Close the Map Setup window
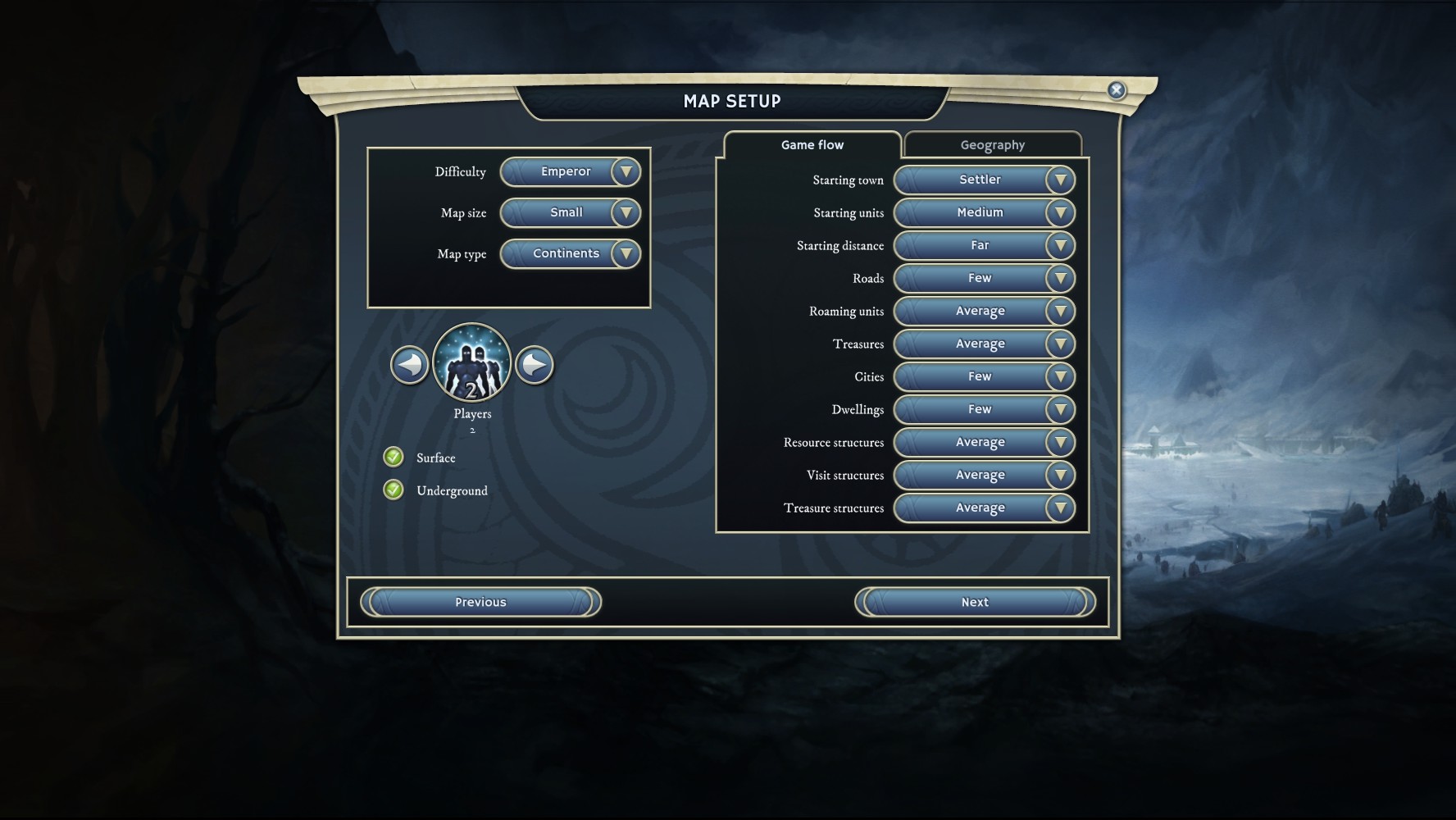The width and height of the screenshot is (1456, 820). click(x=1116, y=90)
